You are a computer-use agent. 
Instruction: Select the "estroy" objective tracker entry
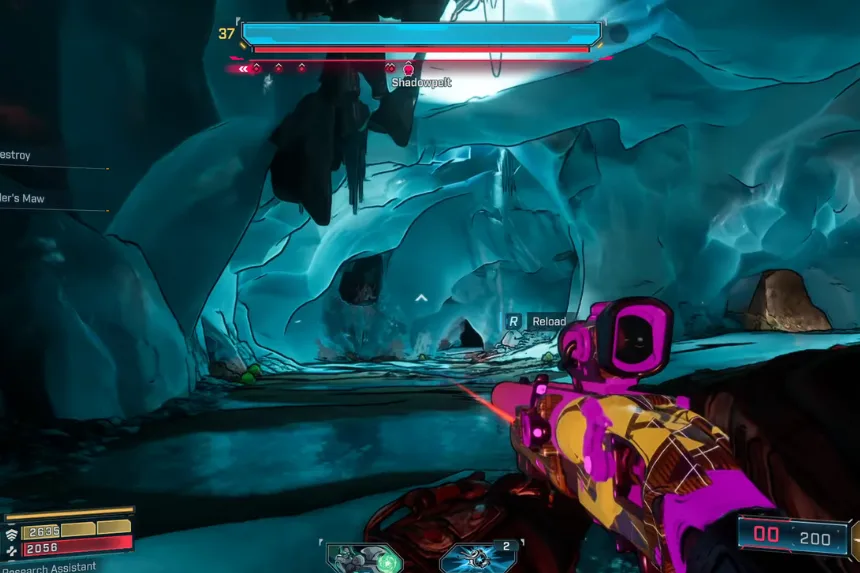tap(19, 156)
